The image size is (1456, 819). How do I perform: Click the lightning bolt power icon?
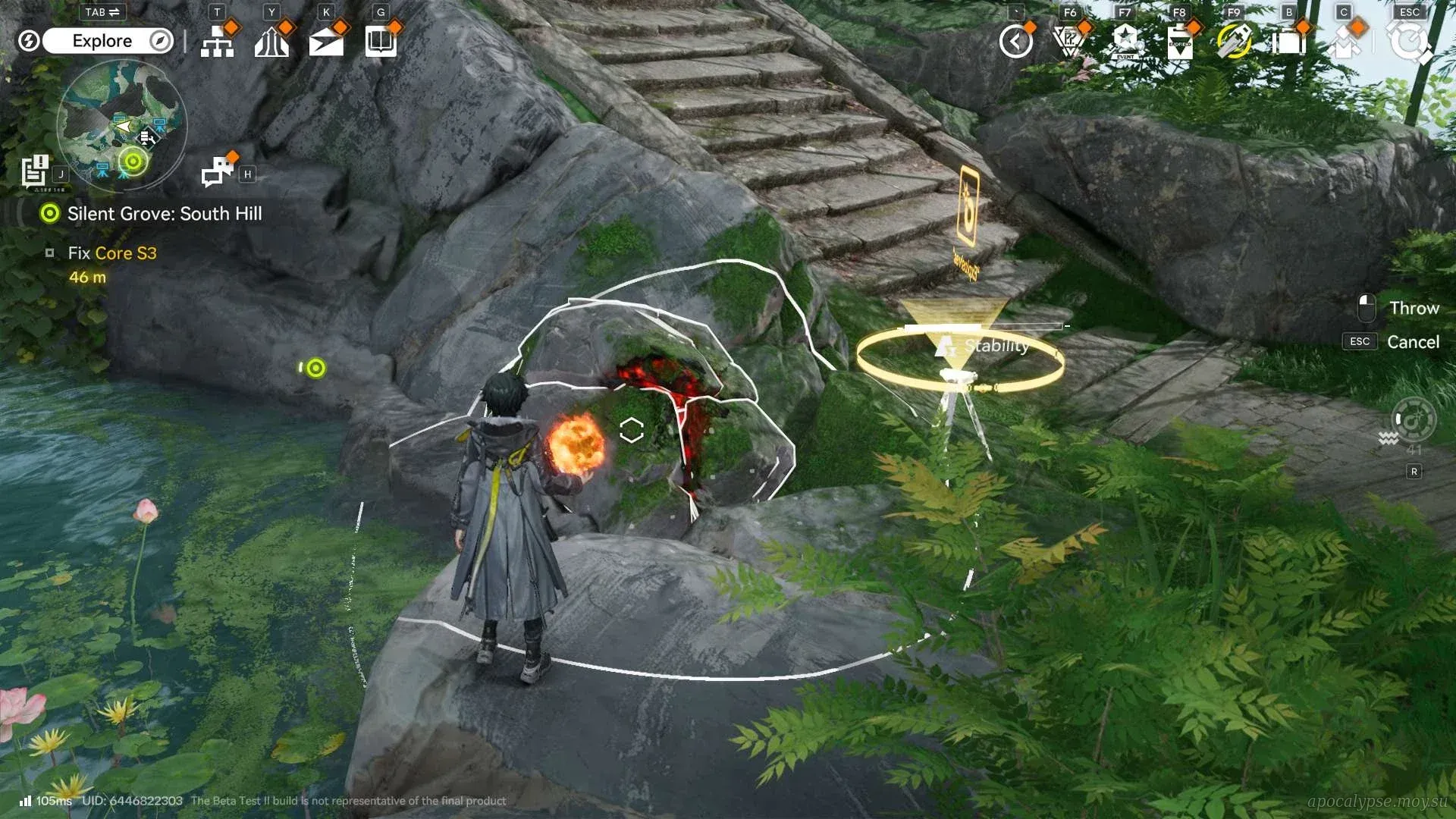point(29,41)
